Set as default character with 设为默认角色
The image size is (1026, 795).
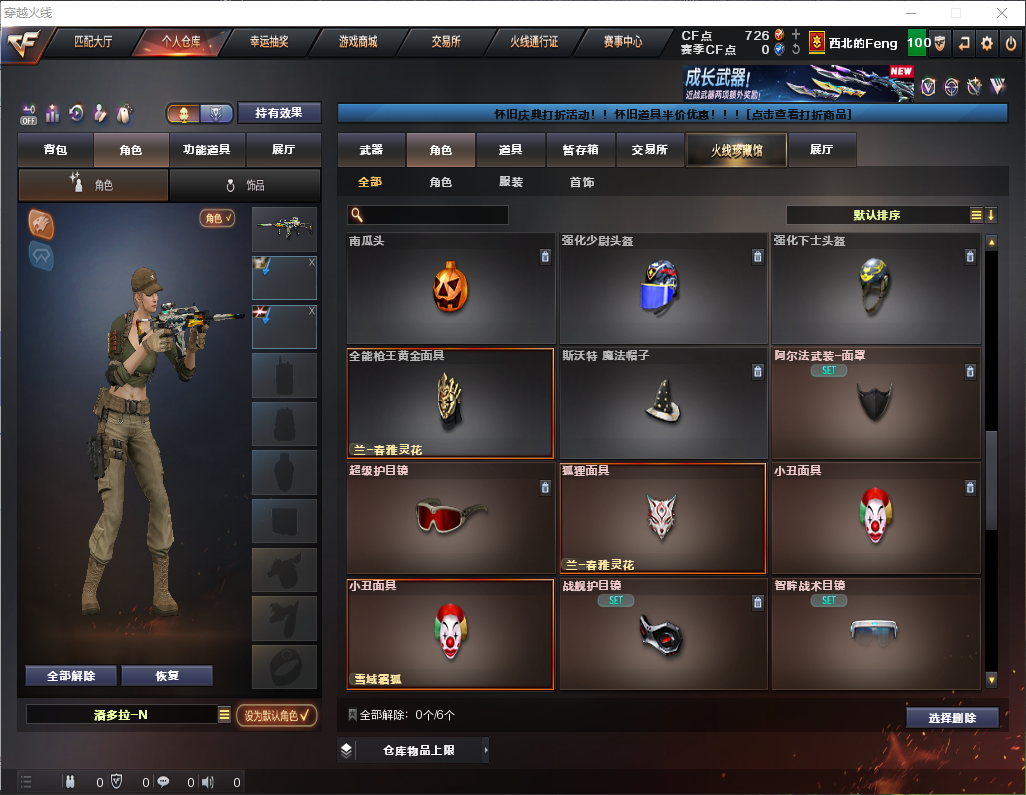(277, 715)
